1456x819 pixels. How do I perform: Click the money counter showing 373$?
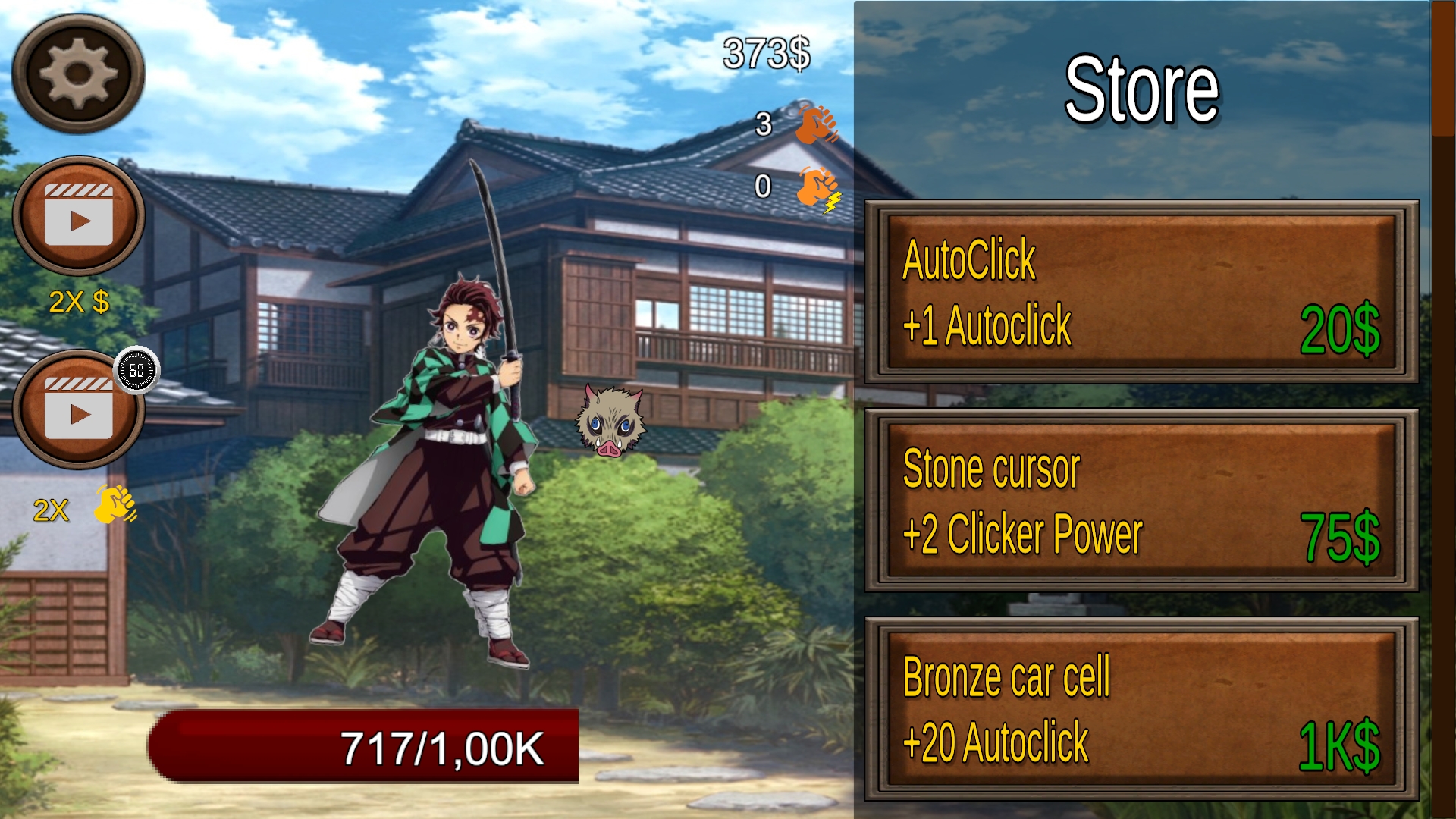pos(764,52)
